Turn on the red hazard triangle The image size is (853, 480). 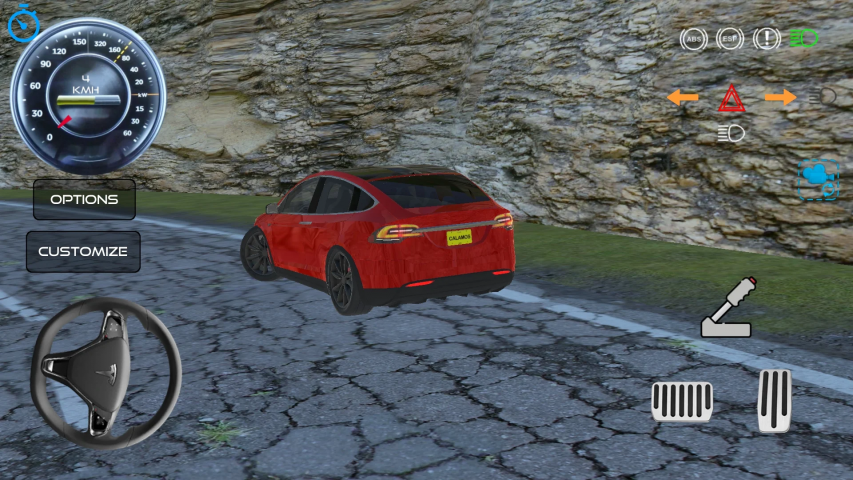click(x=731, y=98)
